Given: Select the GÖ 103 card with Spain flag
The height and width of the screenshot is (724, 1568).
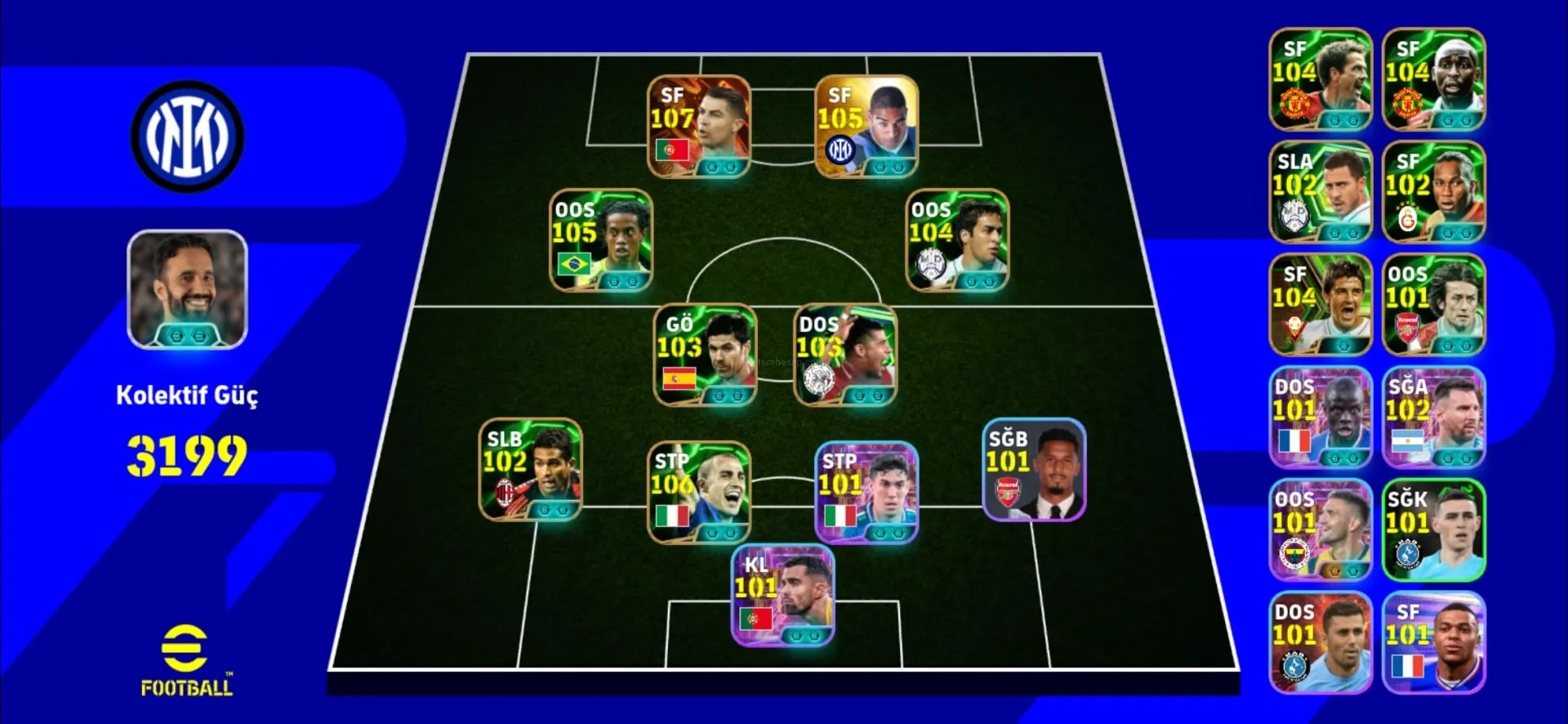Looking at the screenshot, I should (705, 355).
